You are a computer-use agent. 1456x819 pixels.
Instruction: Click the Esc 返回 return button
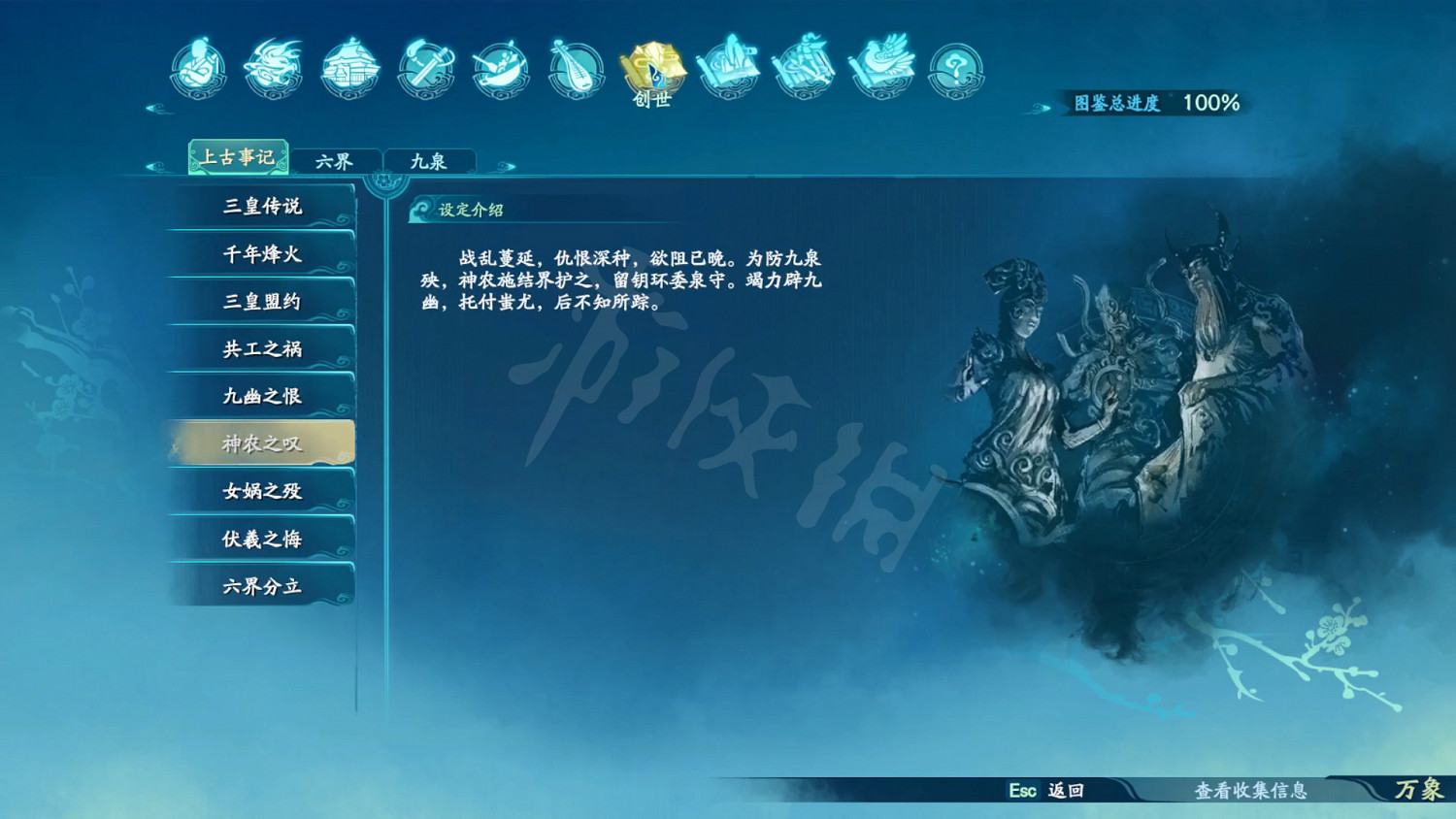1045,792
